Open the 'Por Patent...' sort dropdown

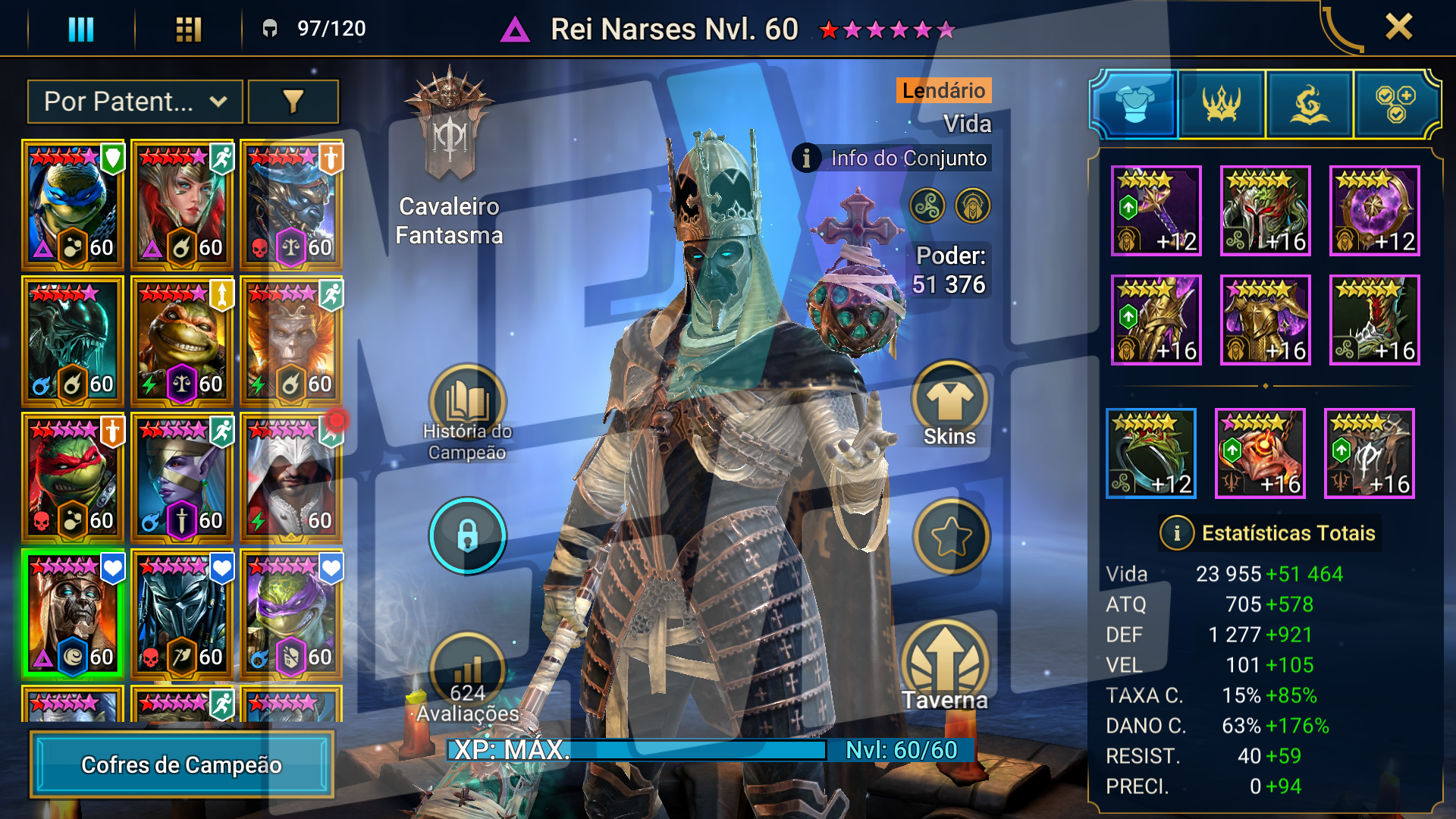coord(135,102)
